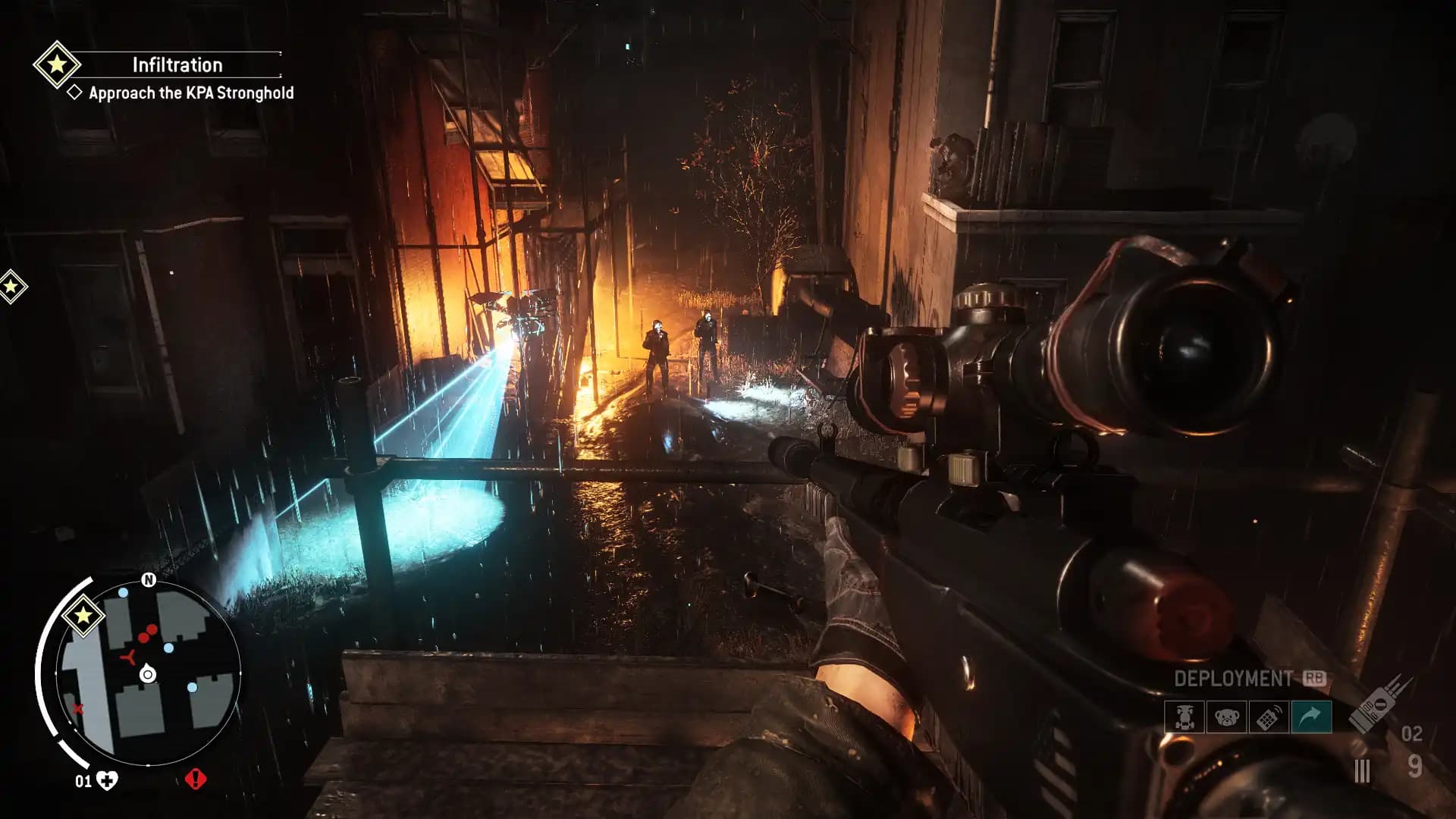
Task: Click the player position arrow in the minimap center
Action: click(x=147, y=673)
